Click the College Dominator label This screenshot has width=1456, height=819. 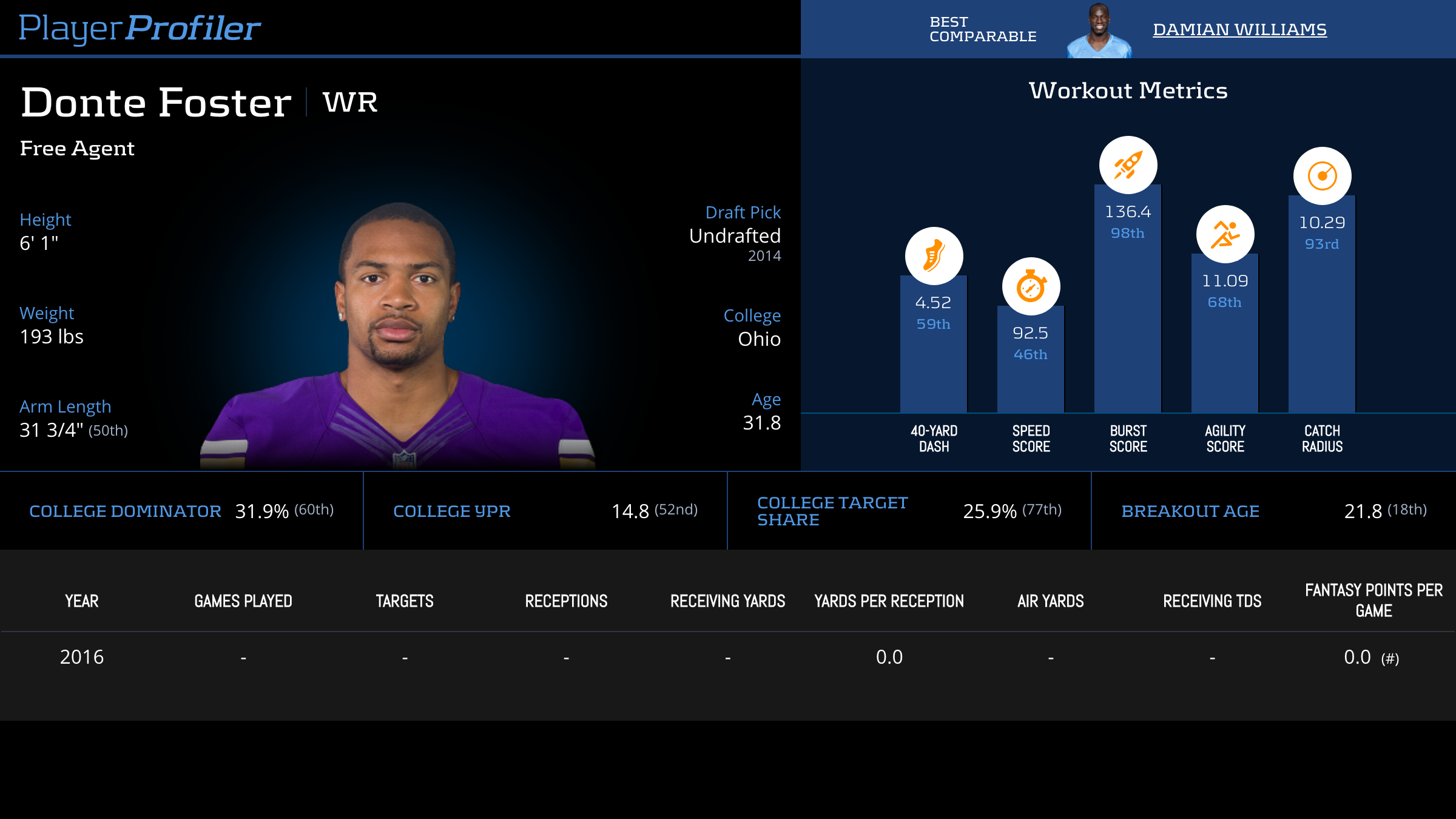pyautogui.click(x=125, y=511)
